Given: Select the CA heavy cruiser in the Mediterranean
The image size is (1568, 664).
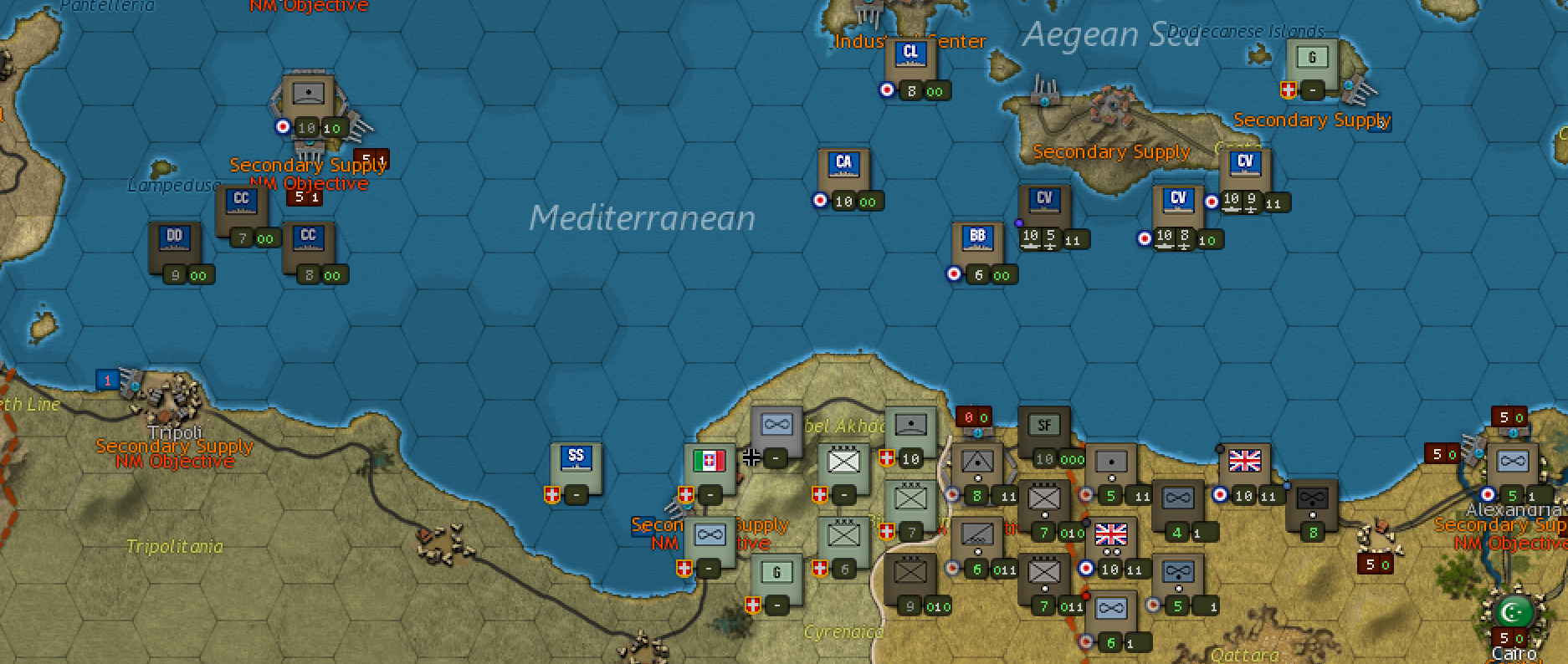Looking at the screenshot, I should pos(843,165).
